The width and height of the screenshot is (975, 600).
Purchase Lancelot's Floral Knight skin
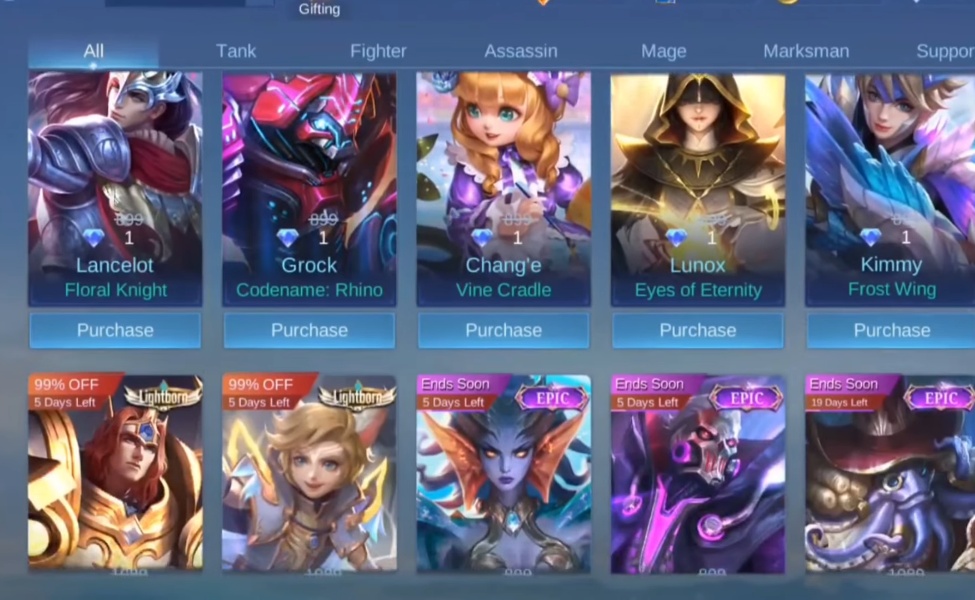tap(115, 330)
